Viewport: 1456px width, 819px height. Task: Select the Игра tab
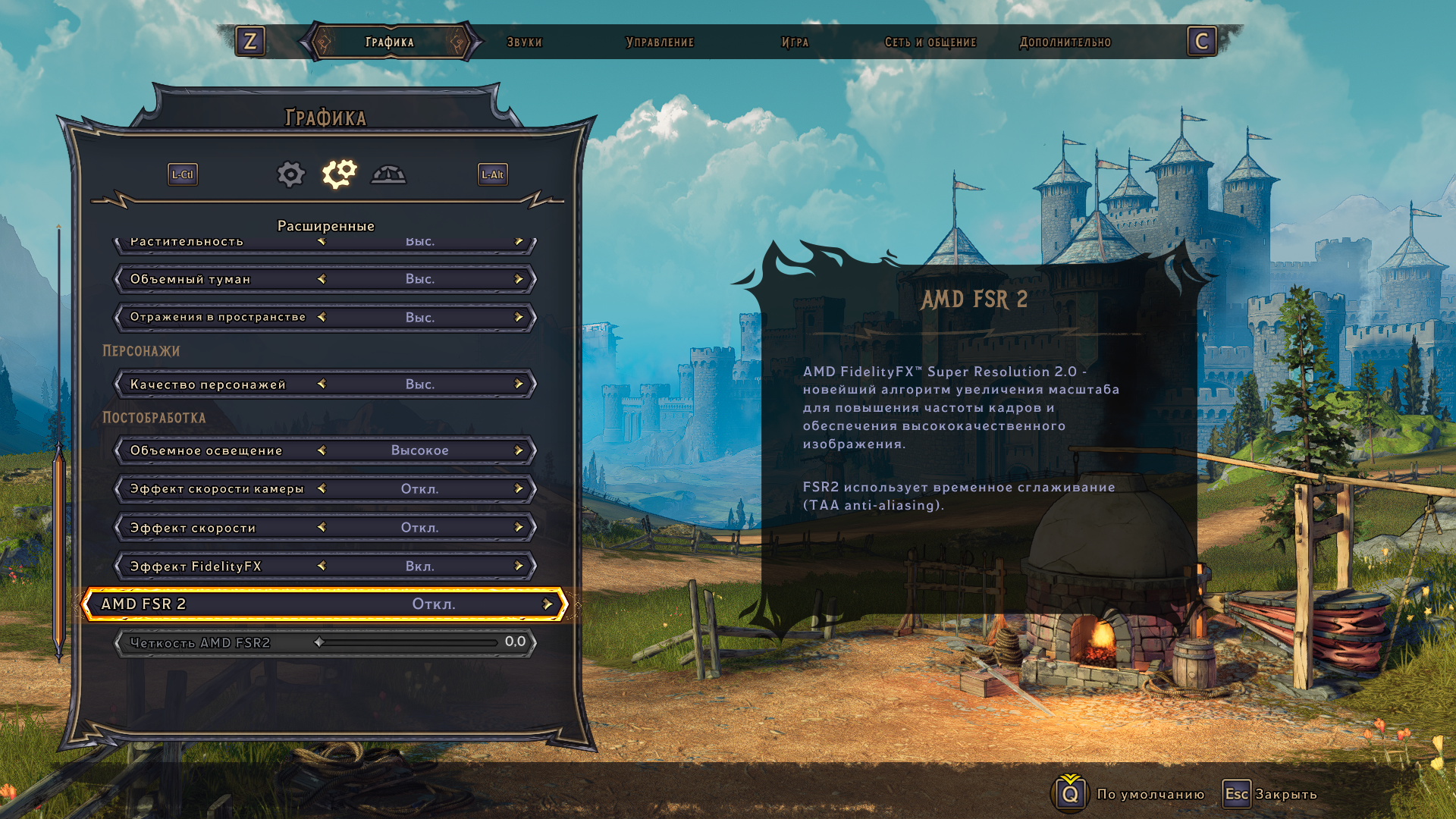795,42
